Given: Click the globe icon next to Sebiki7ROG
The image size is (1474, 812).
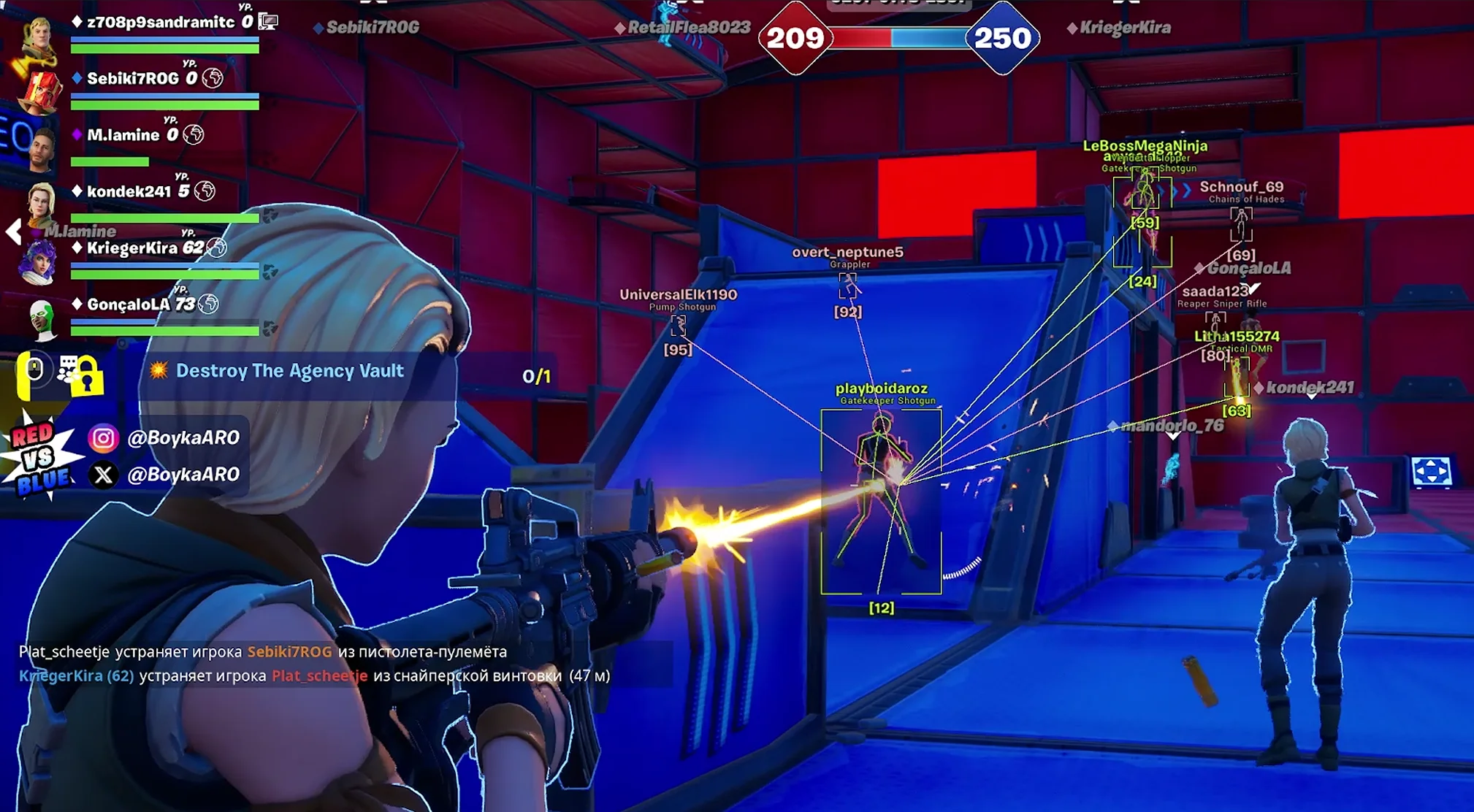Looking at the screenshot, I should pos(213,78).
